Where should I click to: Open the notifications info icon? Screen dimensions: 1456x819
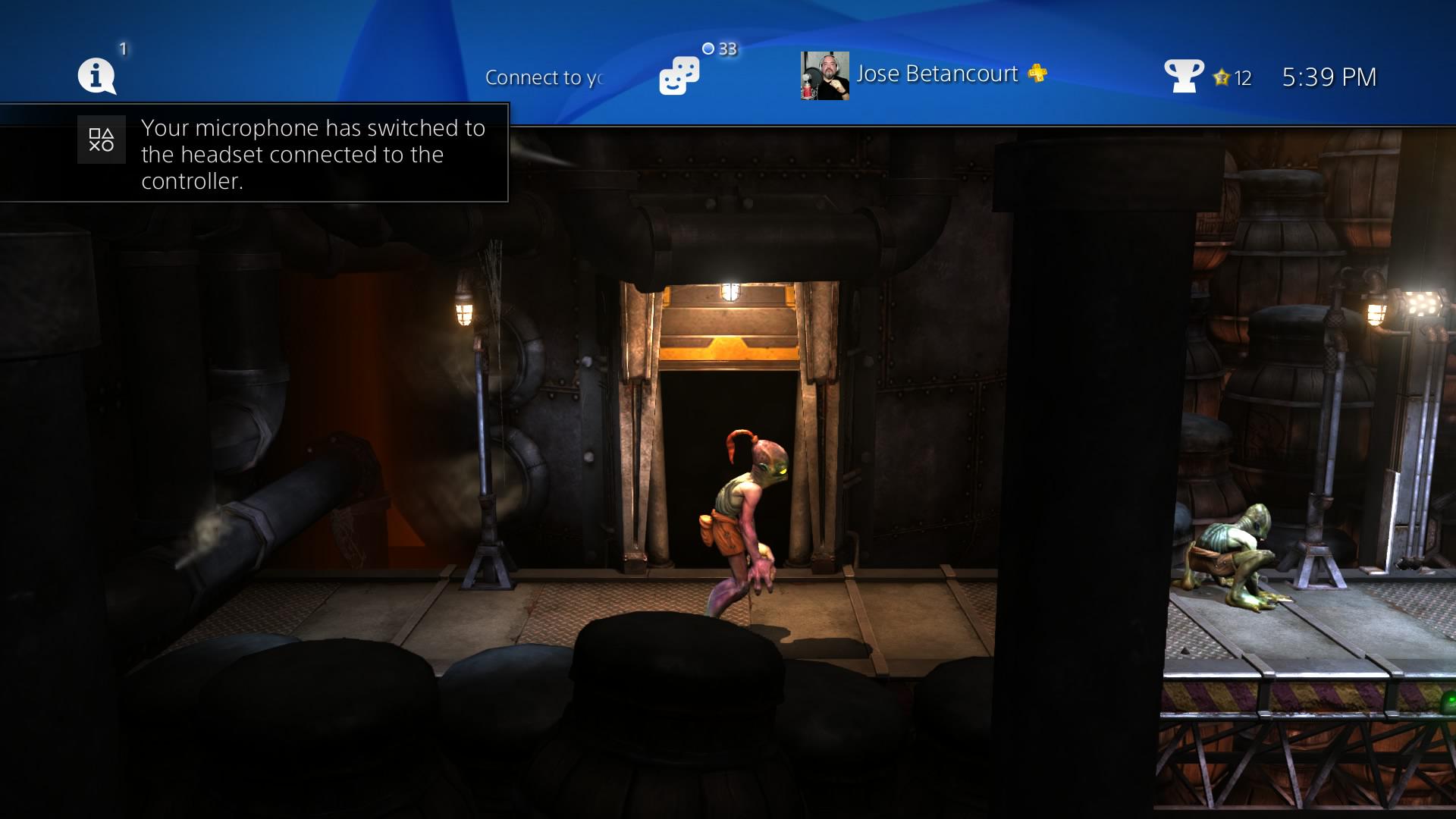coord(96,77)
